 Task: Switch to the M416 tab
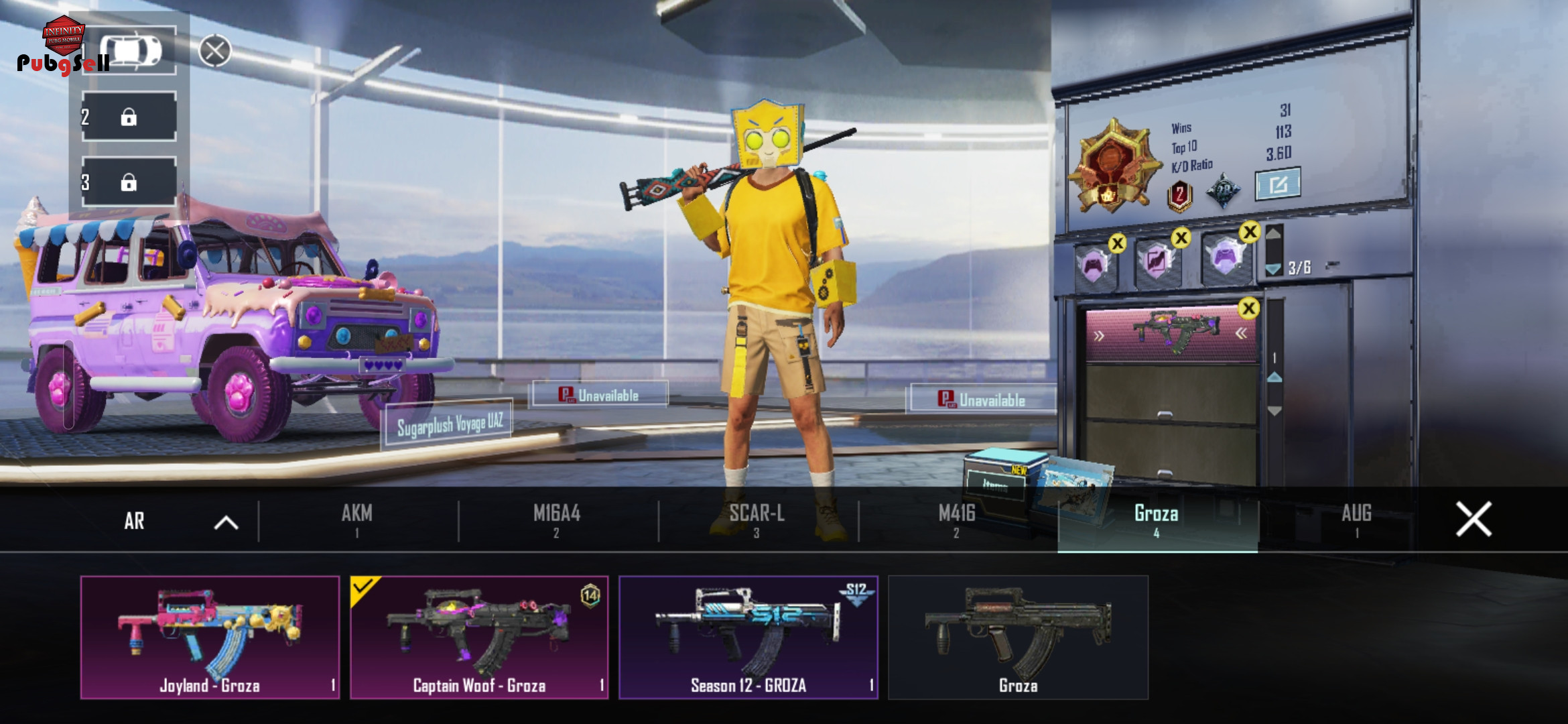[957, 520]
